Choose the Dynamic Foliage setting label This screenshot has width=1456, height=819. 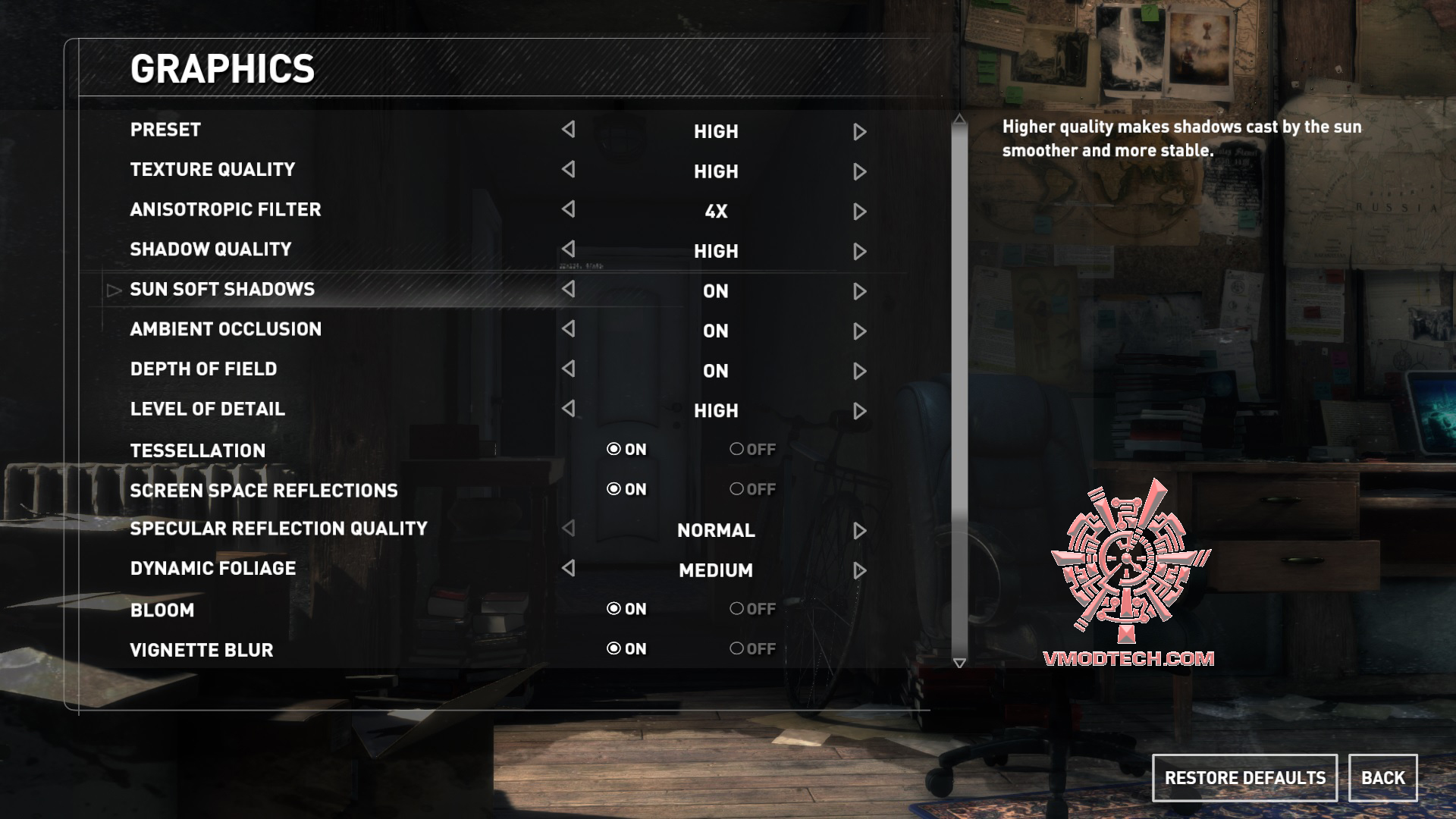pyautogui.click(x=213, y=569)
